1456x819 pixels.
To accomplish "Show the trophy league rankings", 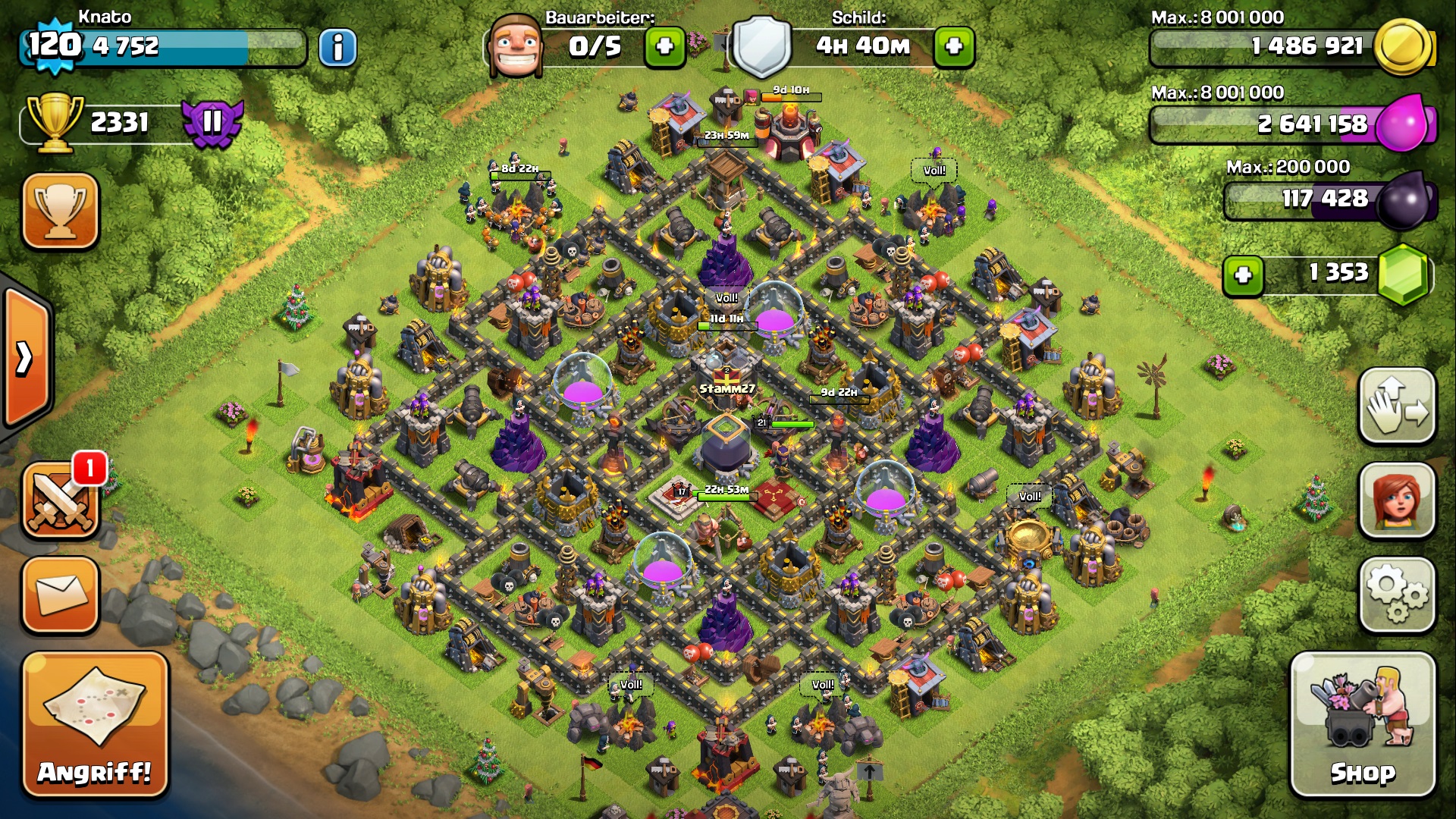I will [61, 211].
